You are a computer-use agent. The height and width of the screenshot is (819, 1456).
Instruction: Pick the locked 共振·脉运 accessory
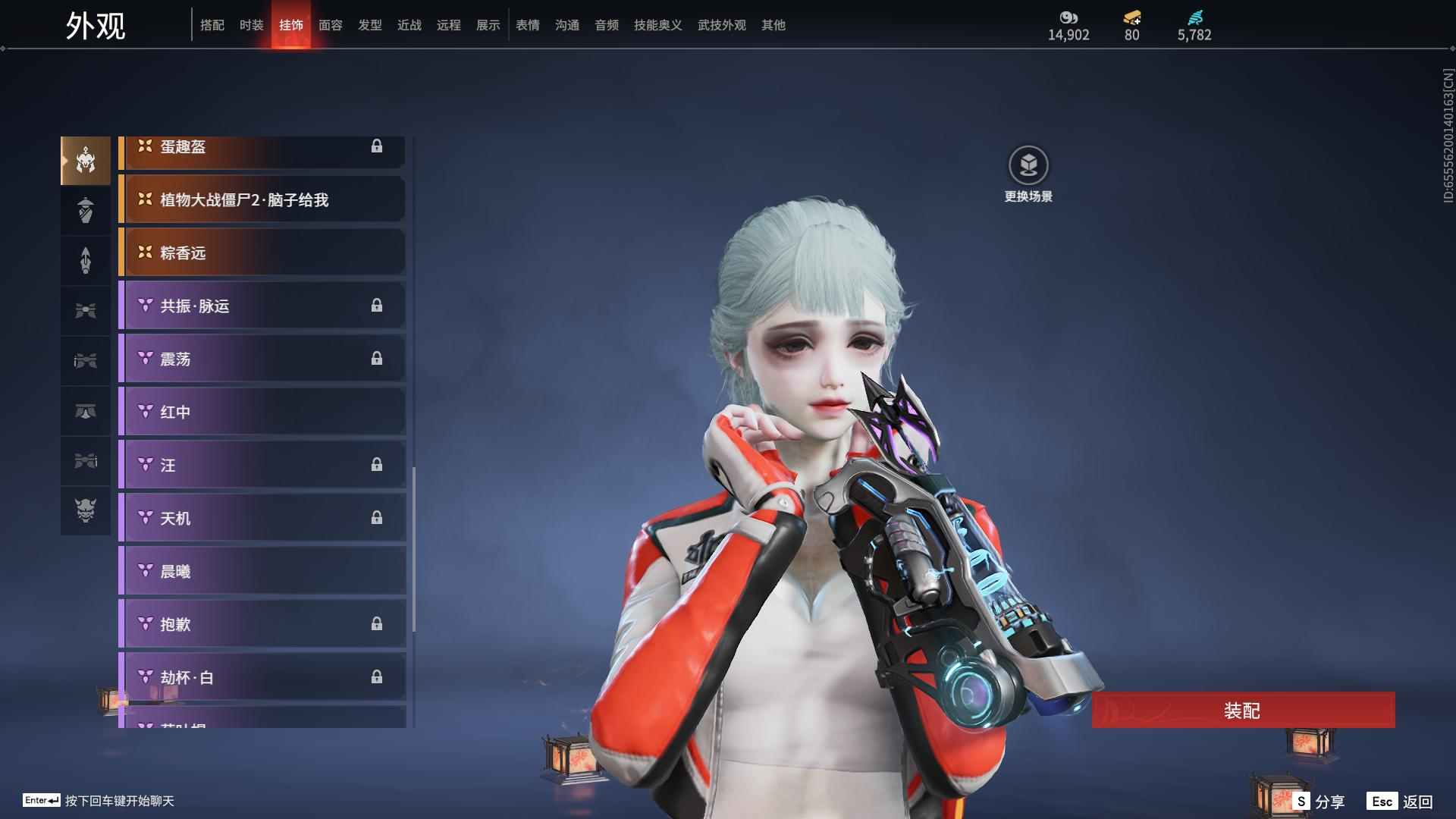(x=262, y=306)
